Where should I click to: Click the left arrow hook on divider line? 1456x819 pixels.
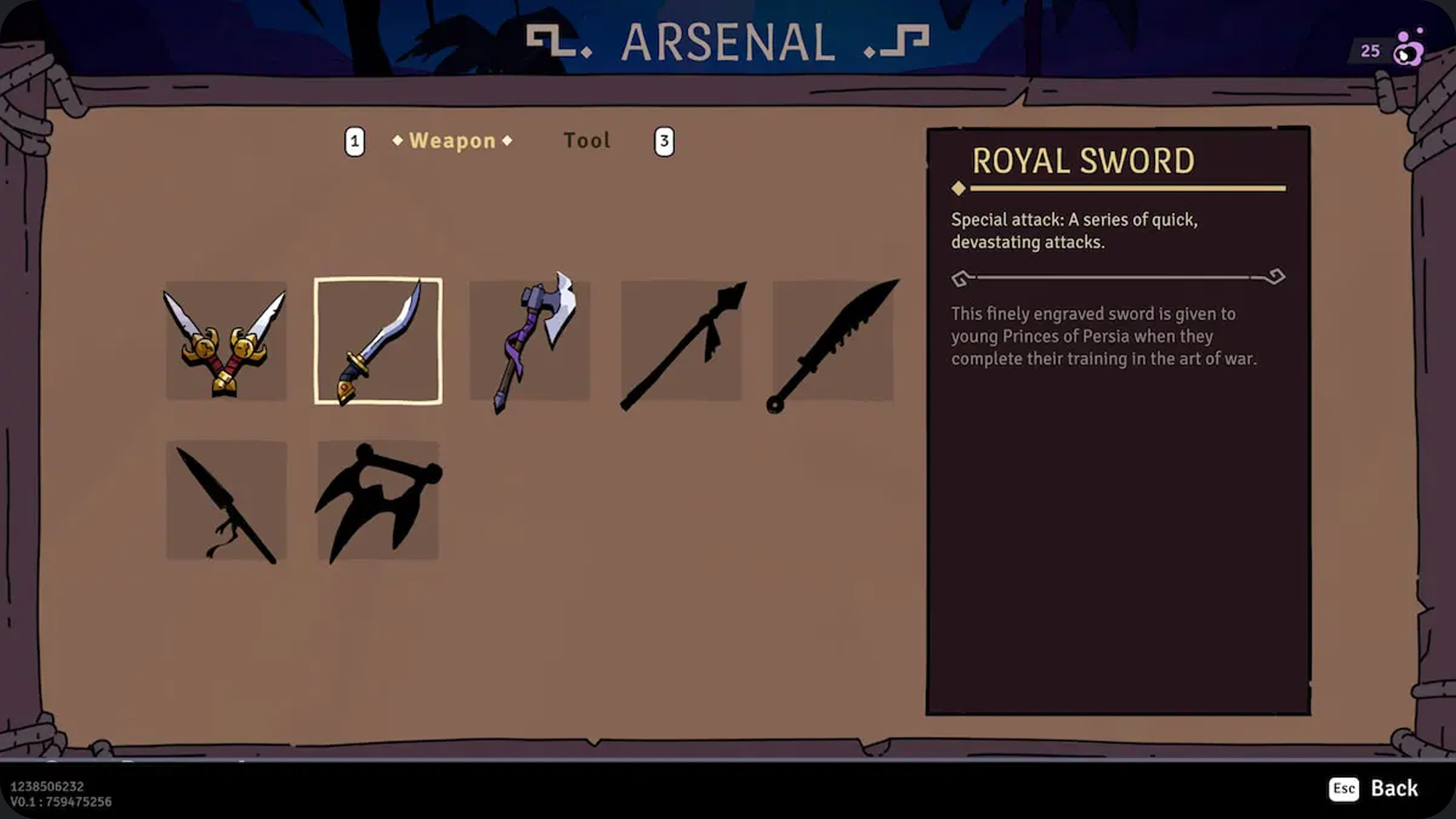[x=962, y=278]
